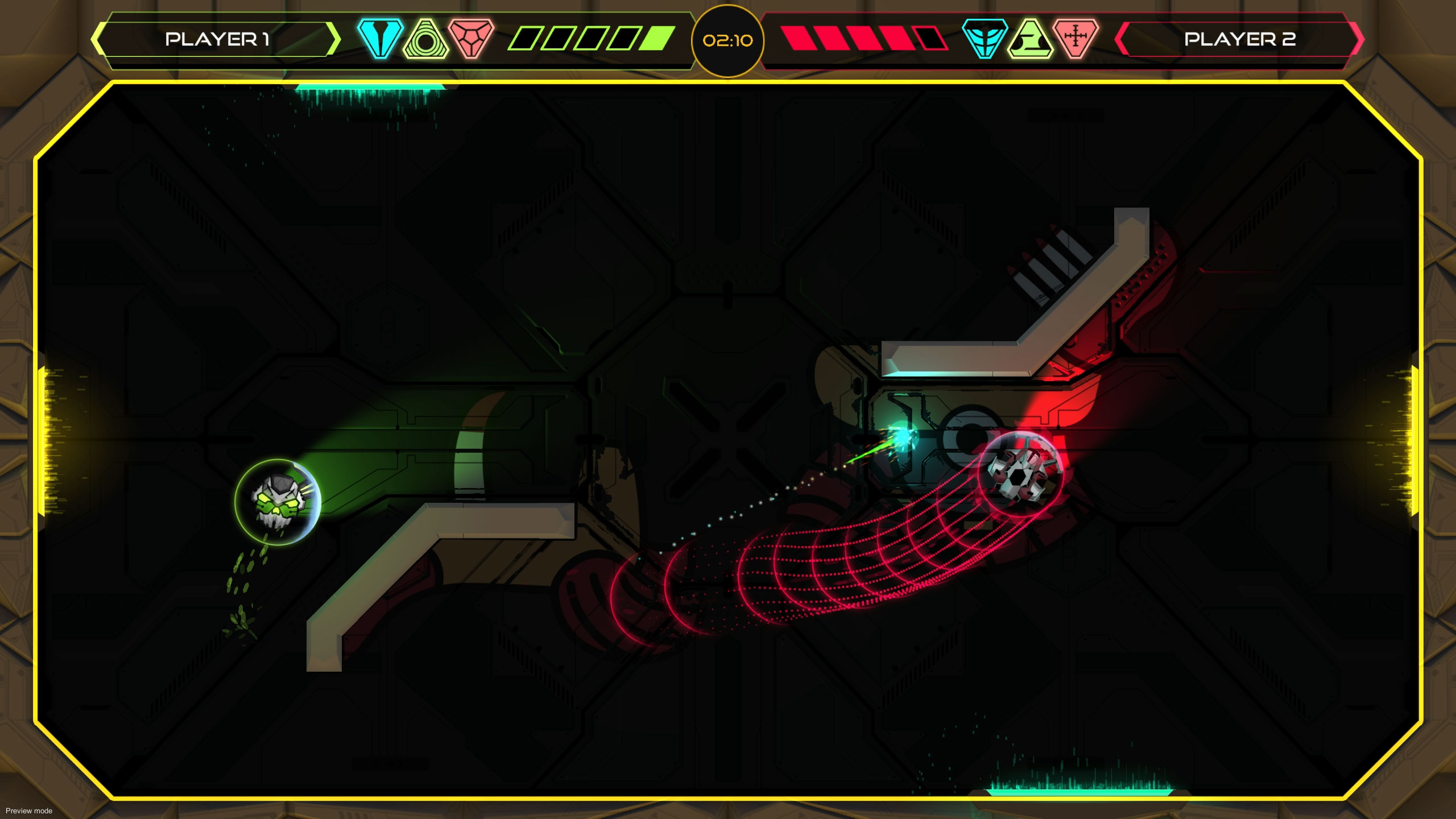Switch to the Player 1 nameplate panel
The height and width of the screenshot is (819, 1456).
[x=216, y=40]
